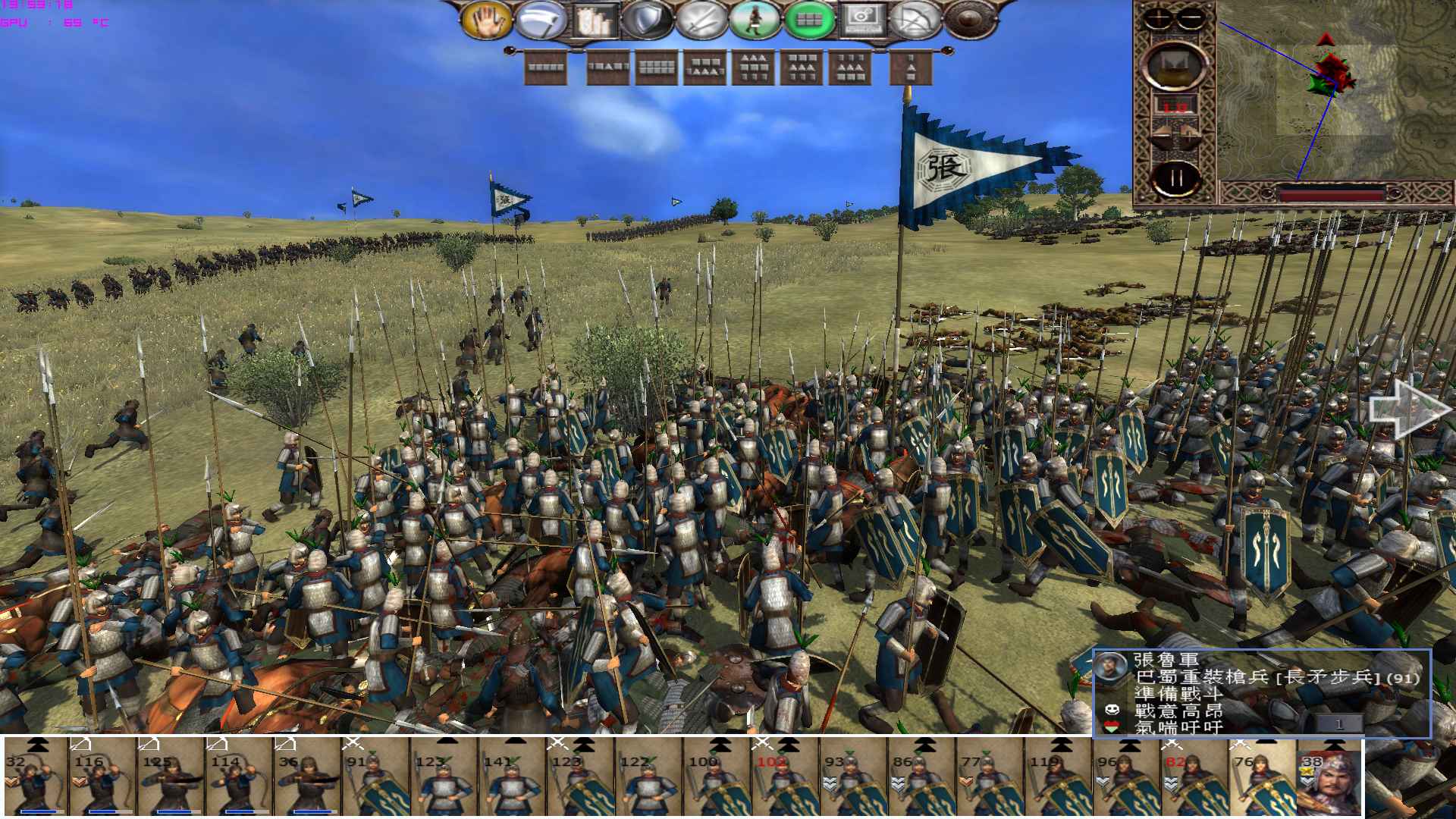Click the army marker on the minimap
The height and width of the screenshot is (819, 1456).
tap(1330, 76)
